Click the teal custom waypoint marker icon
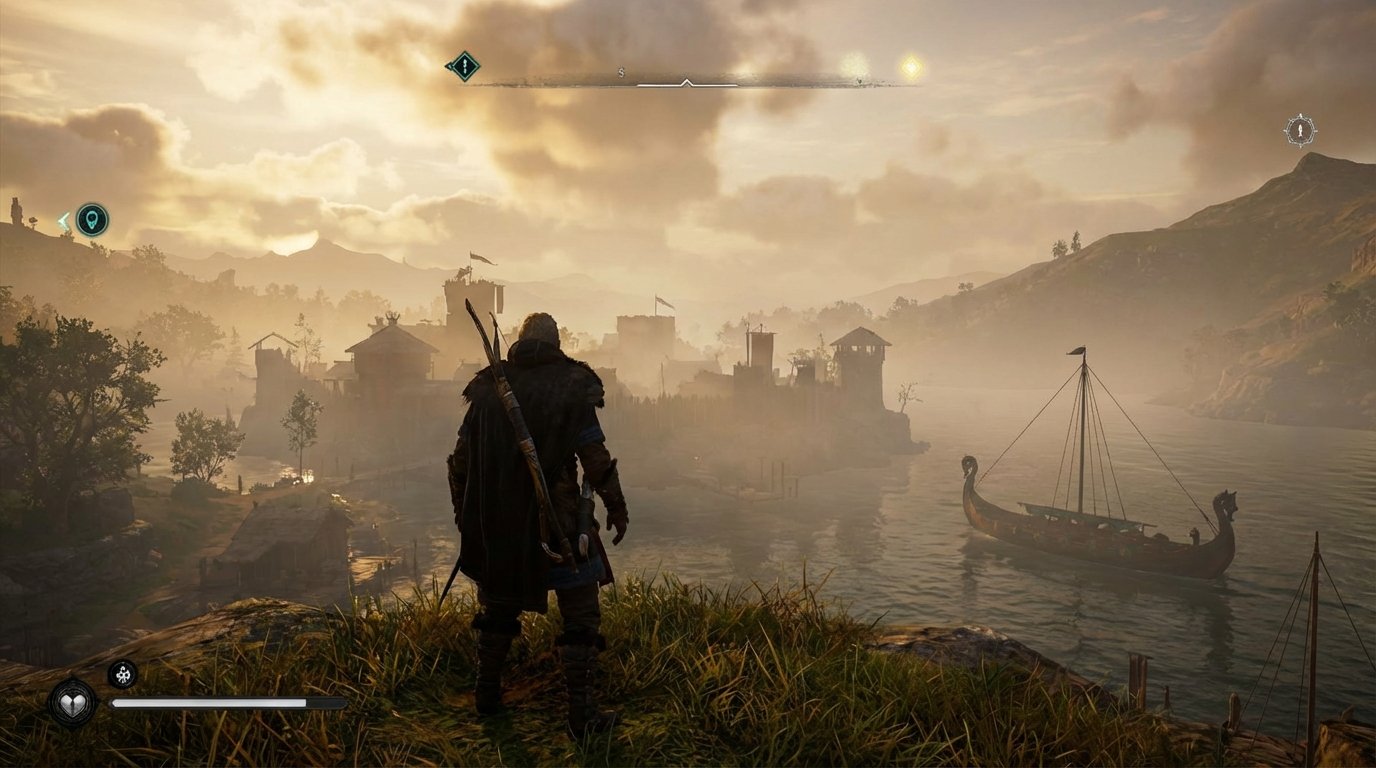The height and width of the screenshot is (768, 1376). tap(94, 221)
